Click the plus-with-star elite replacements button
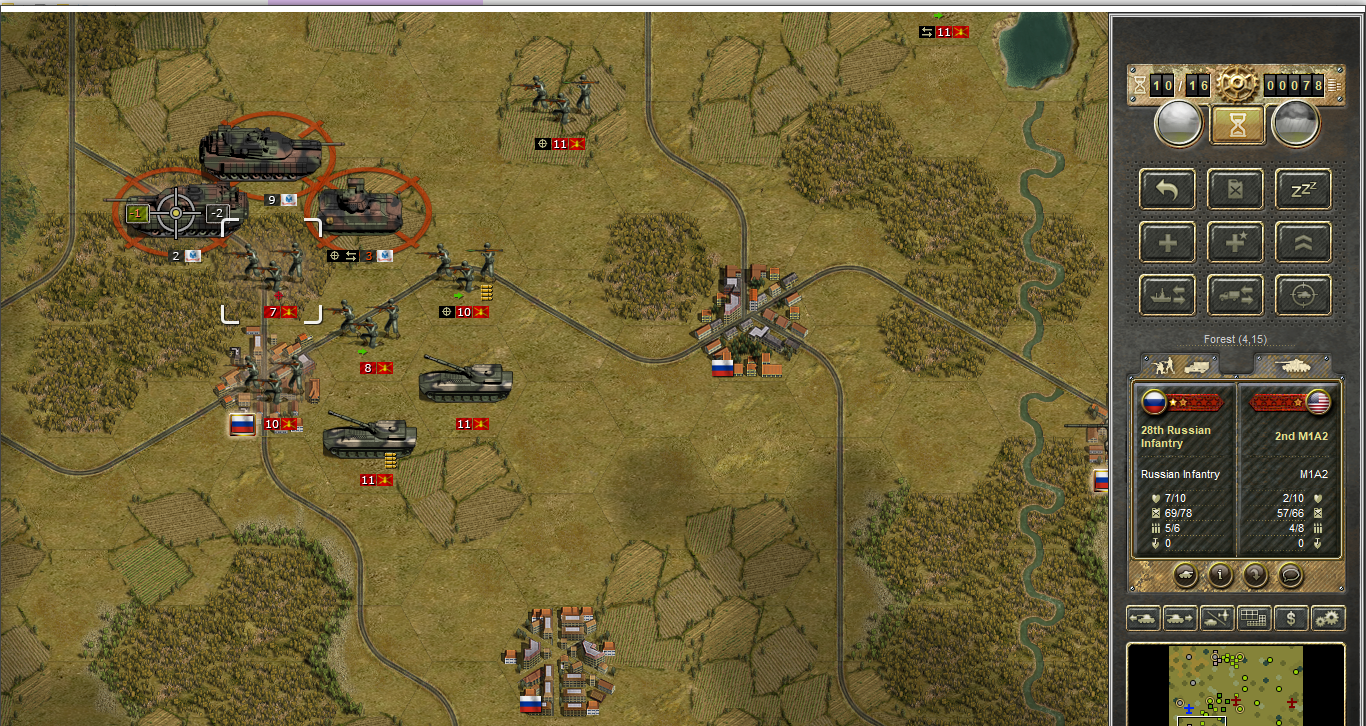This screenshot has width=1366, height=726. click(1235, 242)
